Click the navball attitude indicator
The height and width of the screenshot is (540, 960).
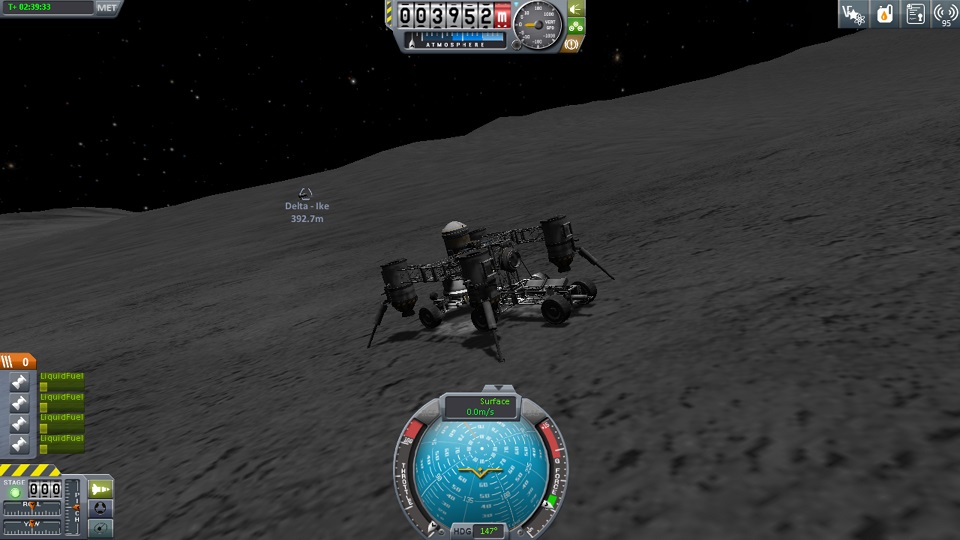point(482,471)
